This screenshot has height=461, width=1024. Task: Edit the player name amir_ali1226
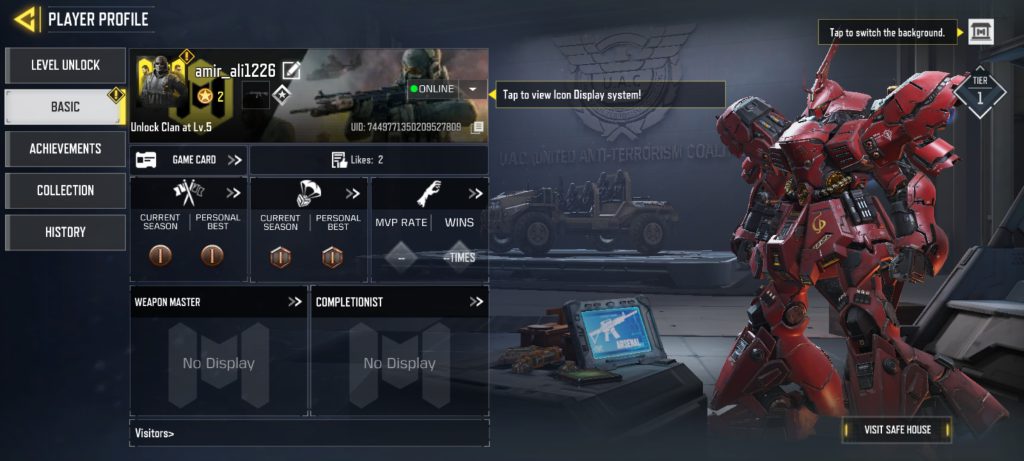(291, 69)
